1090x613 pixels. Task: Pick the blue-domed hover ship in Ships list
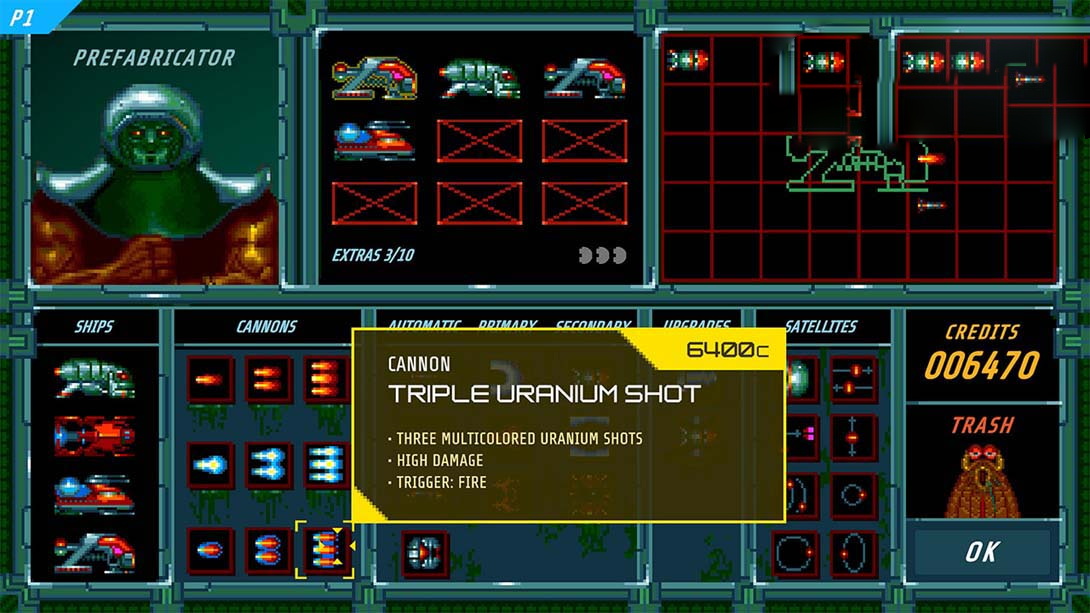click(95, 494)
